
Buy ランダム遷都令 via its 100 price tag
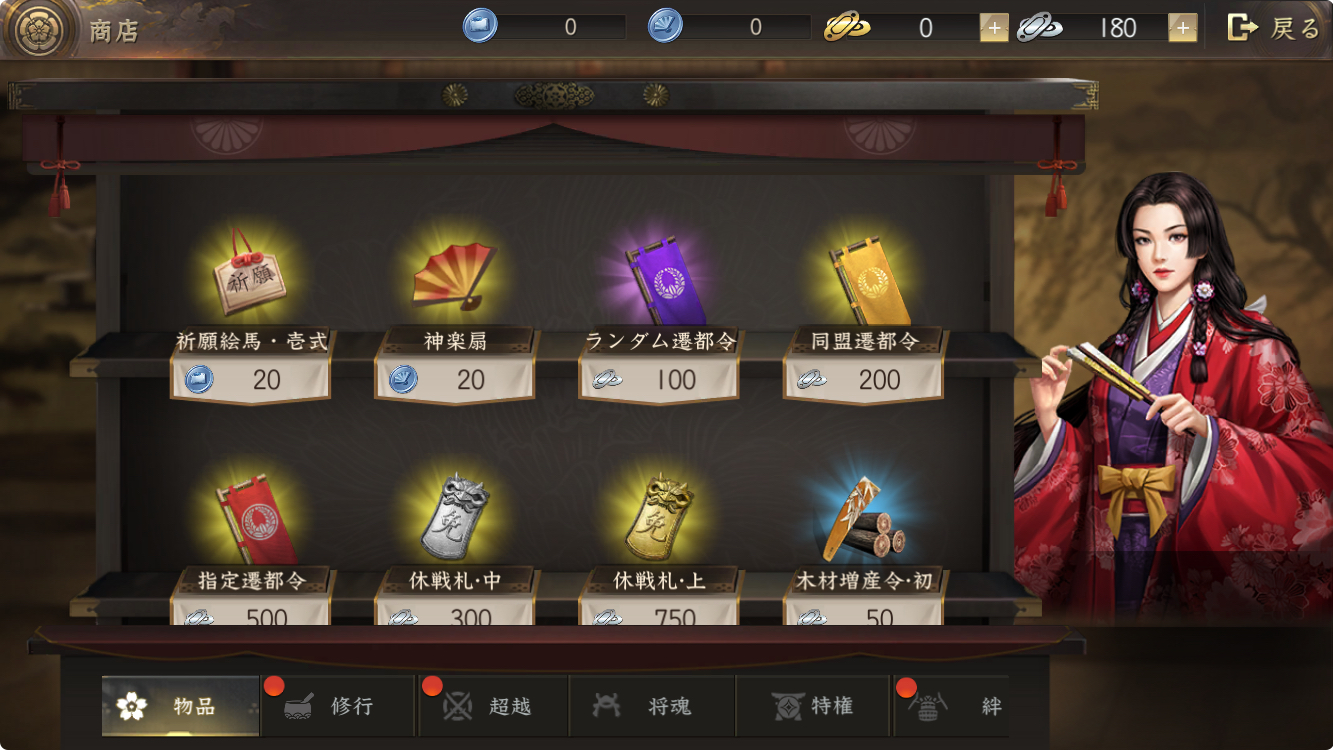pyautogui.click(x=658, y=380)
